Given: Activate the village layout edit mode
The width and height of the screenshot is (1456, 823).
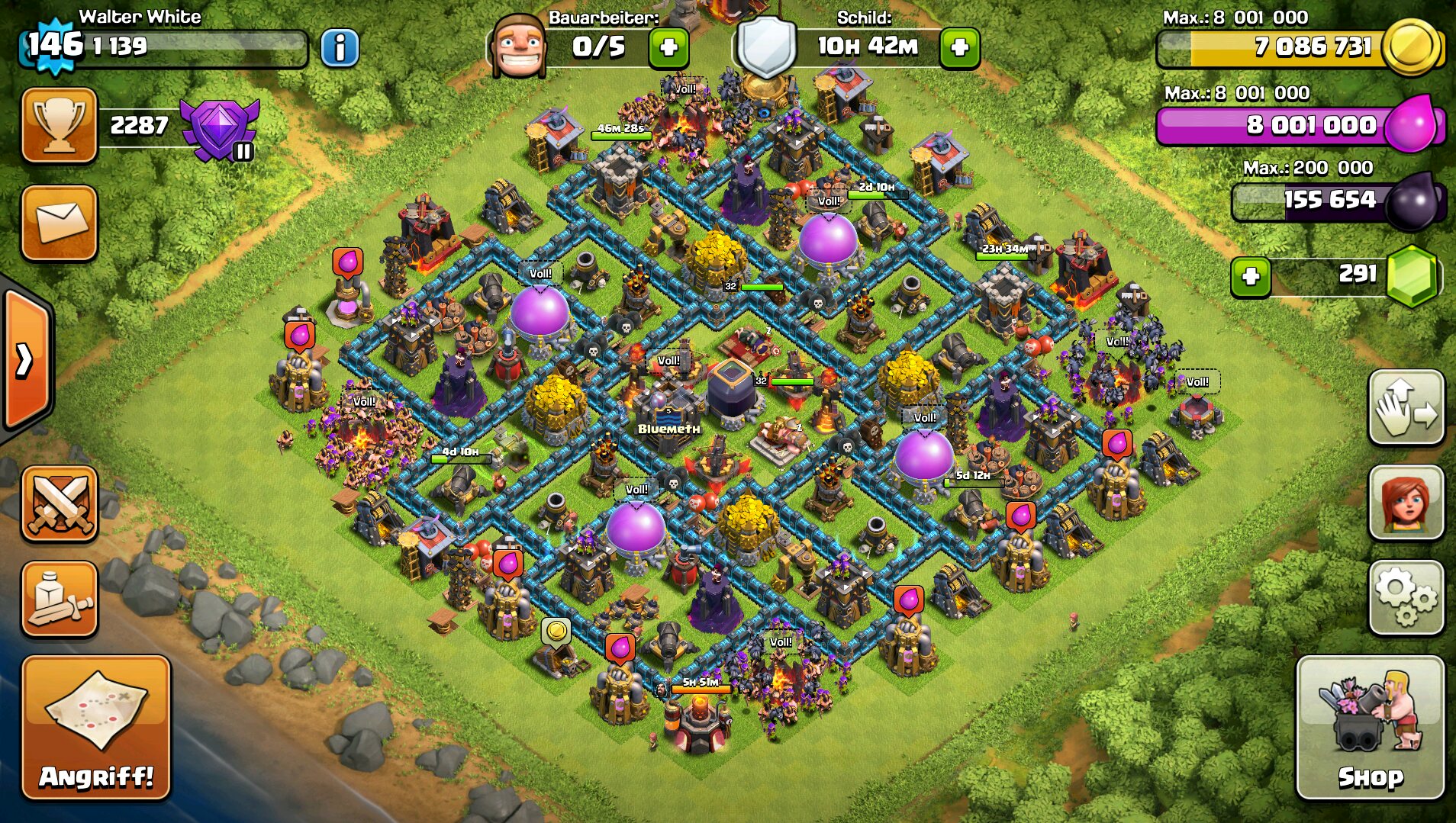Looking at the screenshot, I should pos(1406,408).
